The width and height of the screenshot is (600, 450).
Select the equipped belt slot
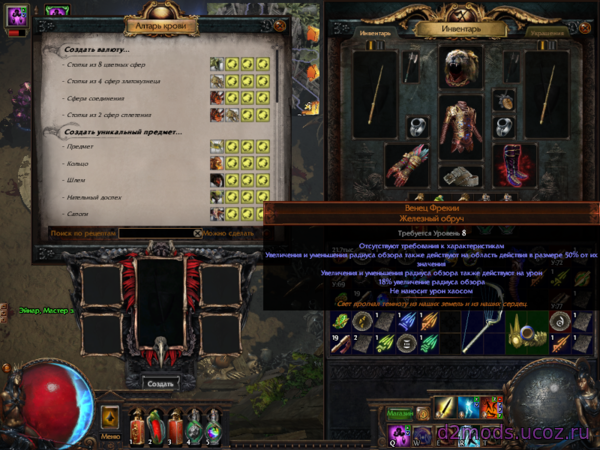tap(460, 179)
